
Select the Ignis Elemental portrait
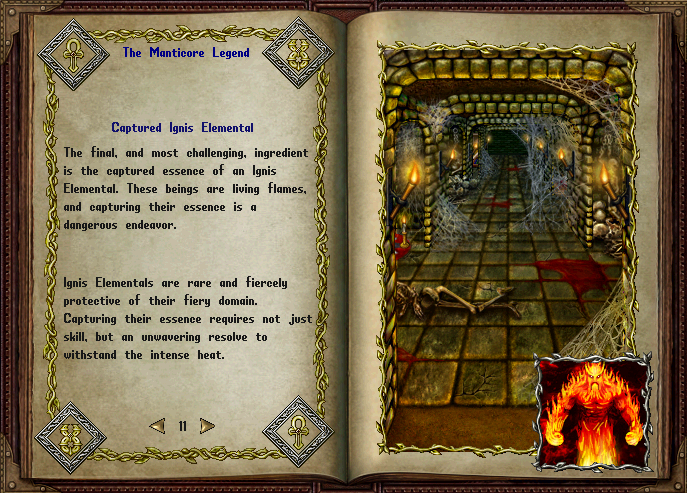pos(593,411)
